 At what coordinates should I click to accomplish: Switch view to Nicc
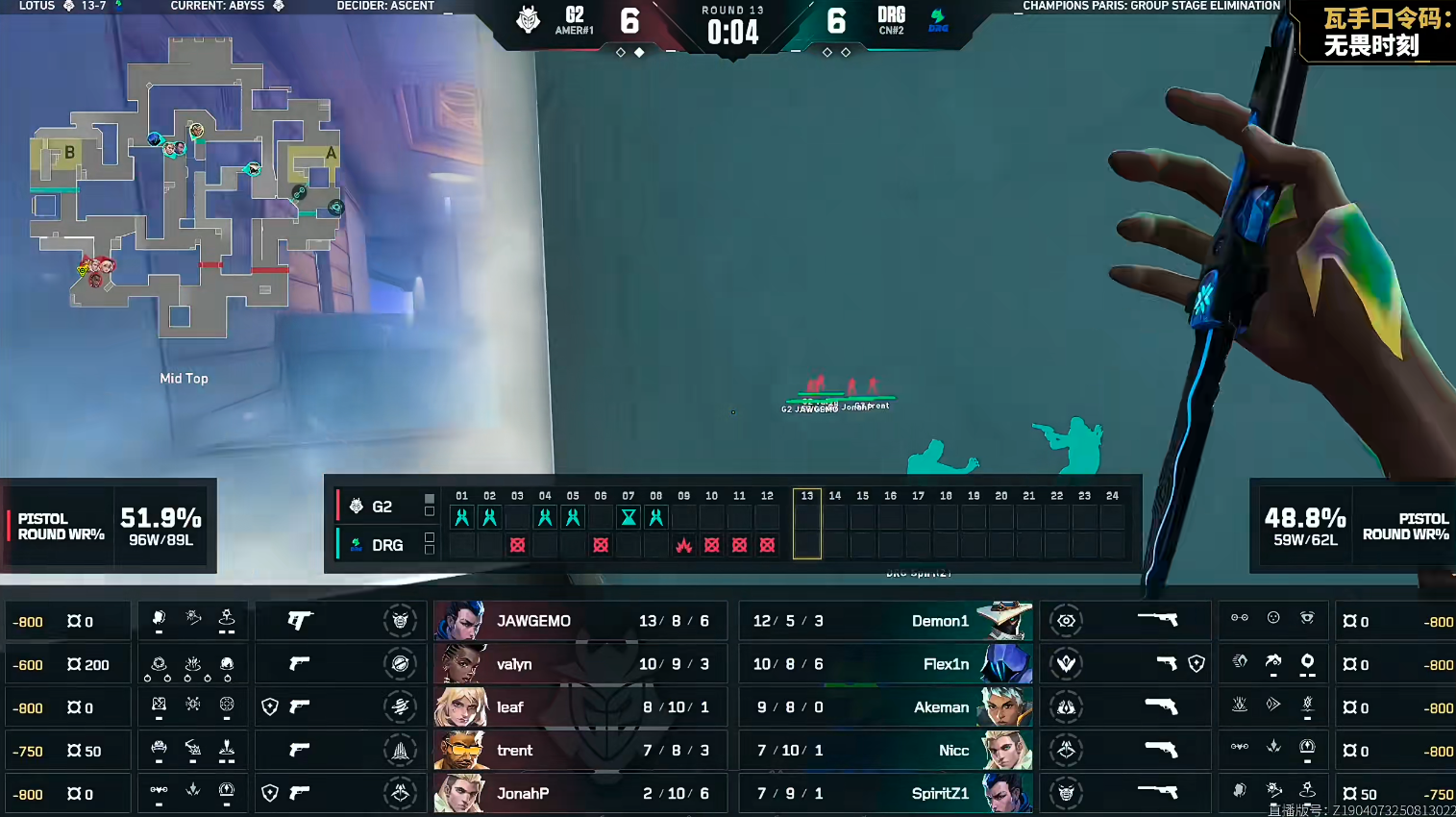953,751
